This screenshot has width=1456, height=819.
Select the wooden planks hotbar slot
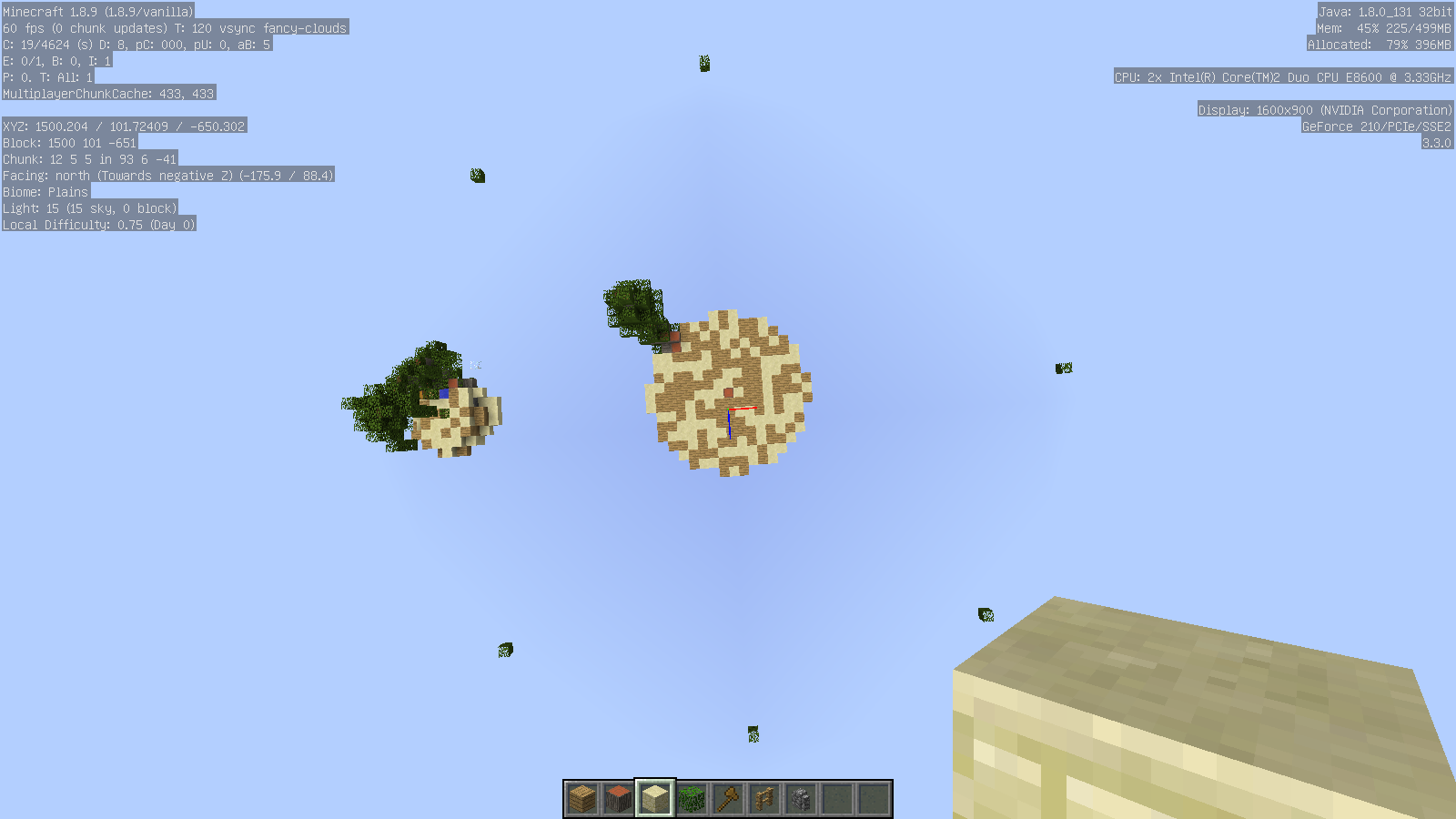582,799
